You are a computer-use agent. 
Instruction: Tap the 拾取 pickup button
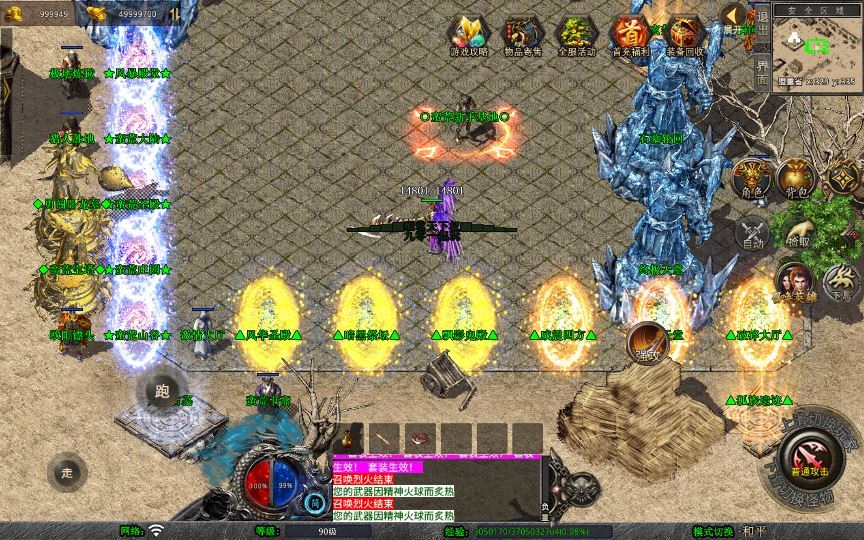click(797, 233)
